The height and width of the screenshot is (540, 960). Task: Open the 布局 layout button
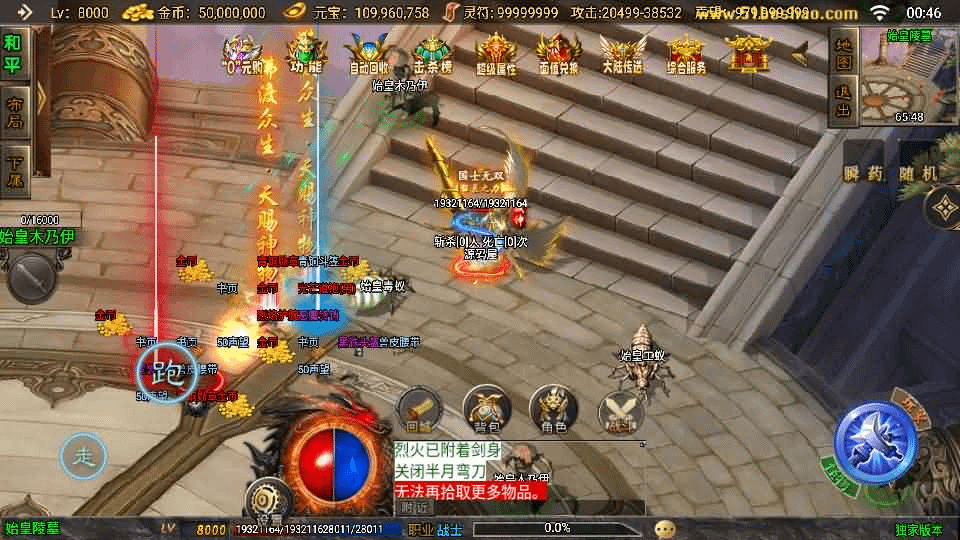[14, 112]
